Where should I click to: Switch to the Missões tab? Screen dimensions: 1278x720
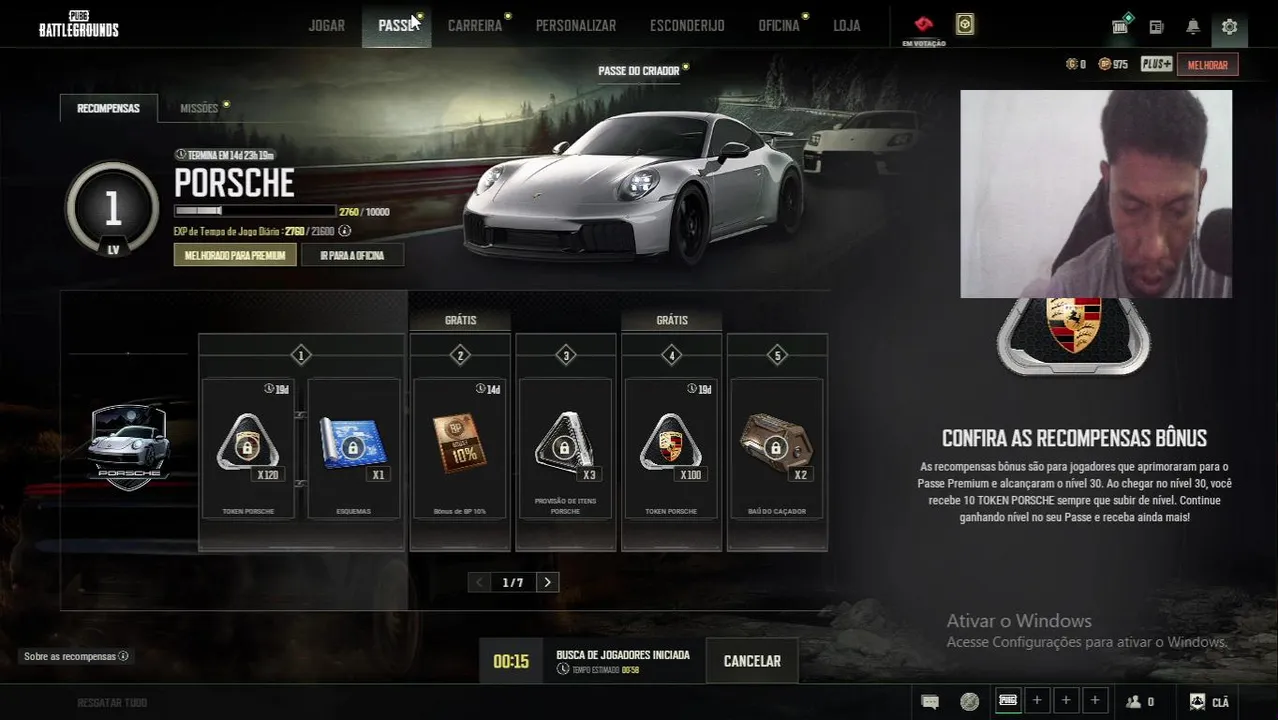(199, 108)
